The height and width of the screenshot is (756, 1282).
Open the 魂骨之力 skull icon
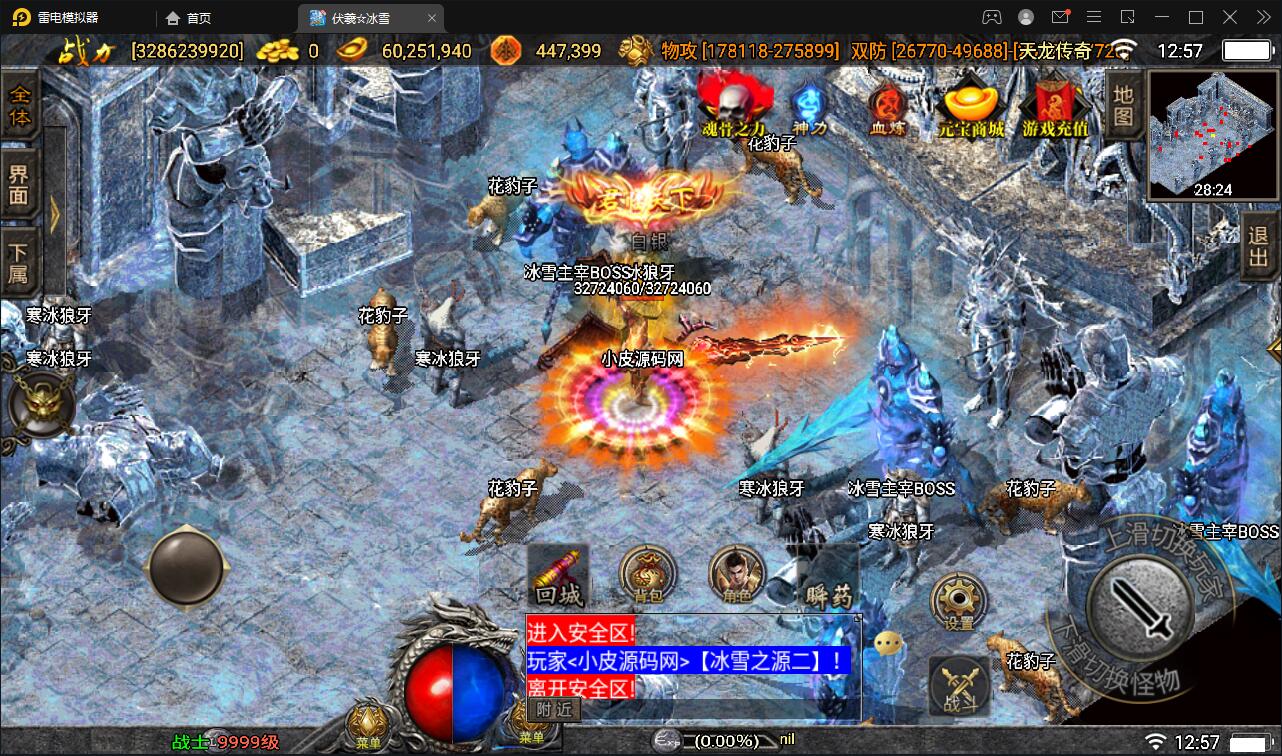coord(734,103)
